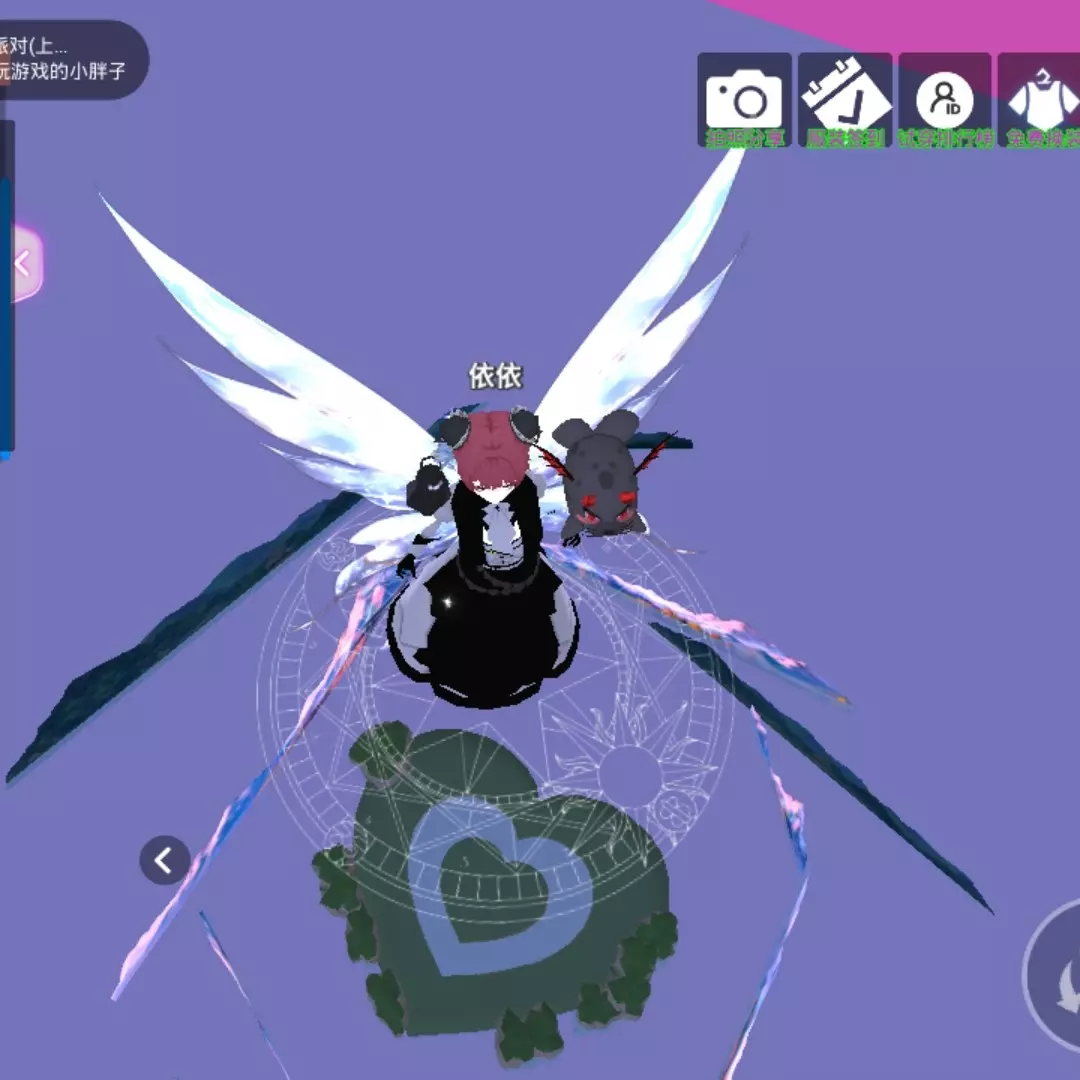Open the calendar outfit check-in
Viewport: 1080px width, 1080px height.
pyautogui.click(x=845, y=100)
